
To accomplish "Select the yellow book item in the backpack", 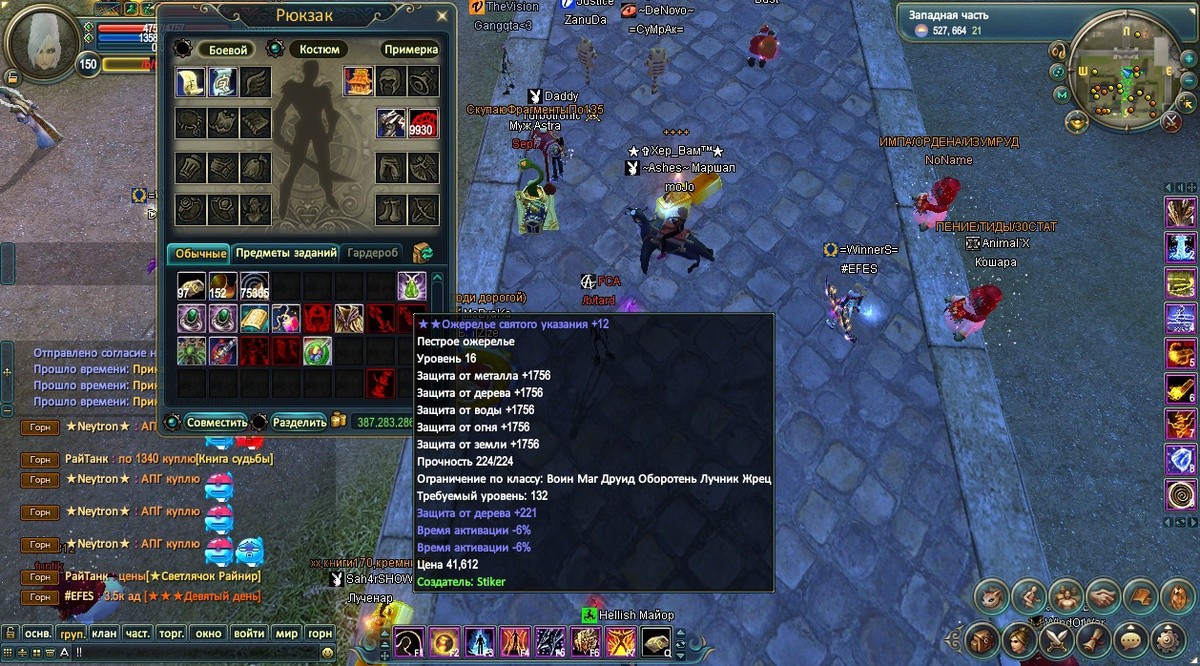I will click(x=254, y=318).
